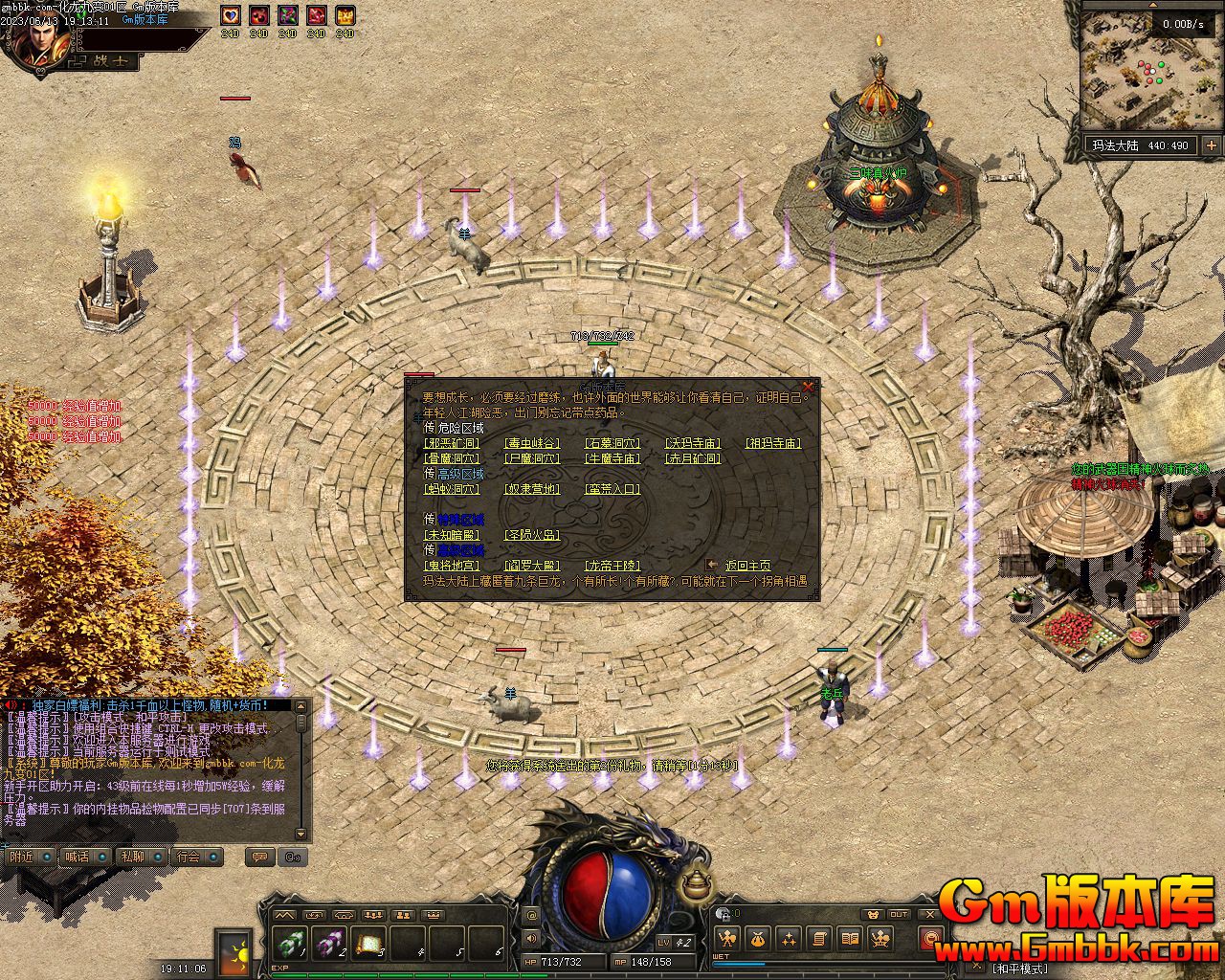Choose the 毒虫峡谷 teleport link
The image size is (1225, 980).
point(532,443)
